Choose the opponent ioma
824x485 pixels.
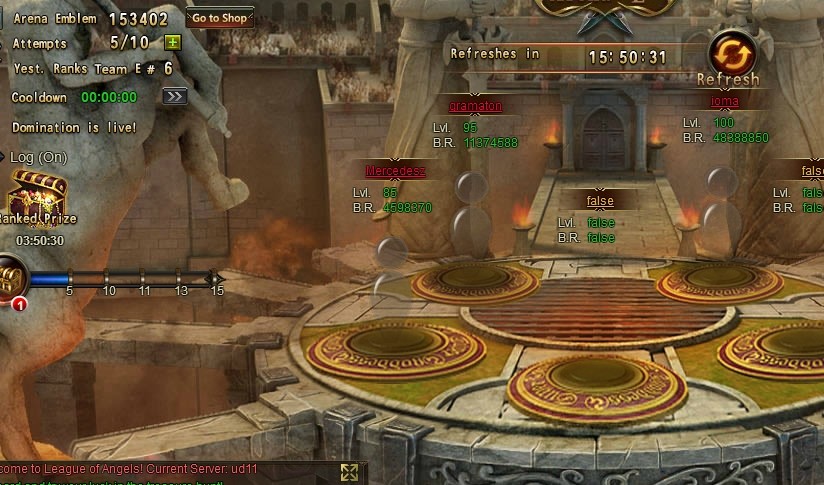(724, 101)
